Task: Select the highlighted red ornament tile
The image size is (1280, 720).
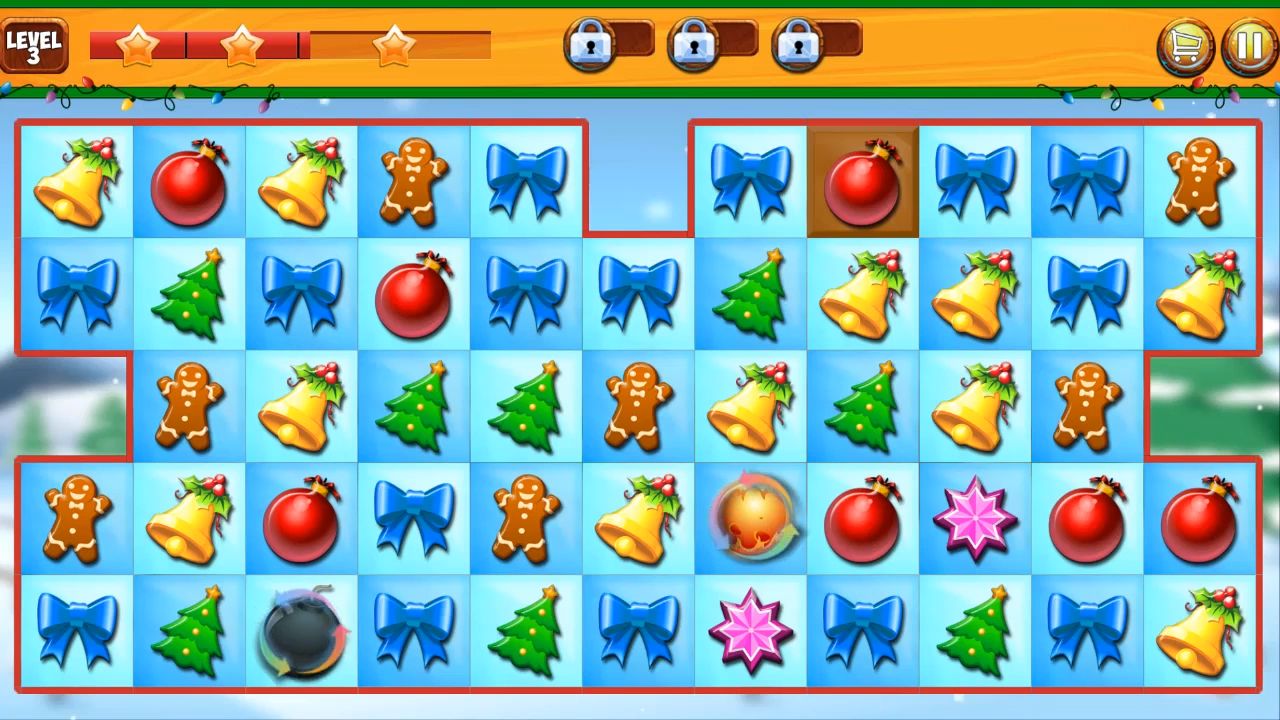Action: pos(862,182)
